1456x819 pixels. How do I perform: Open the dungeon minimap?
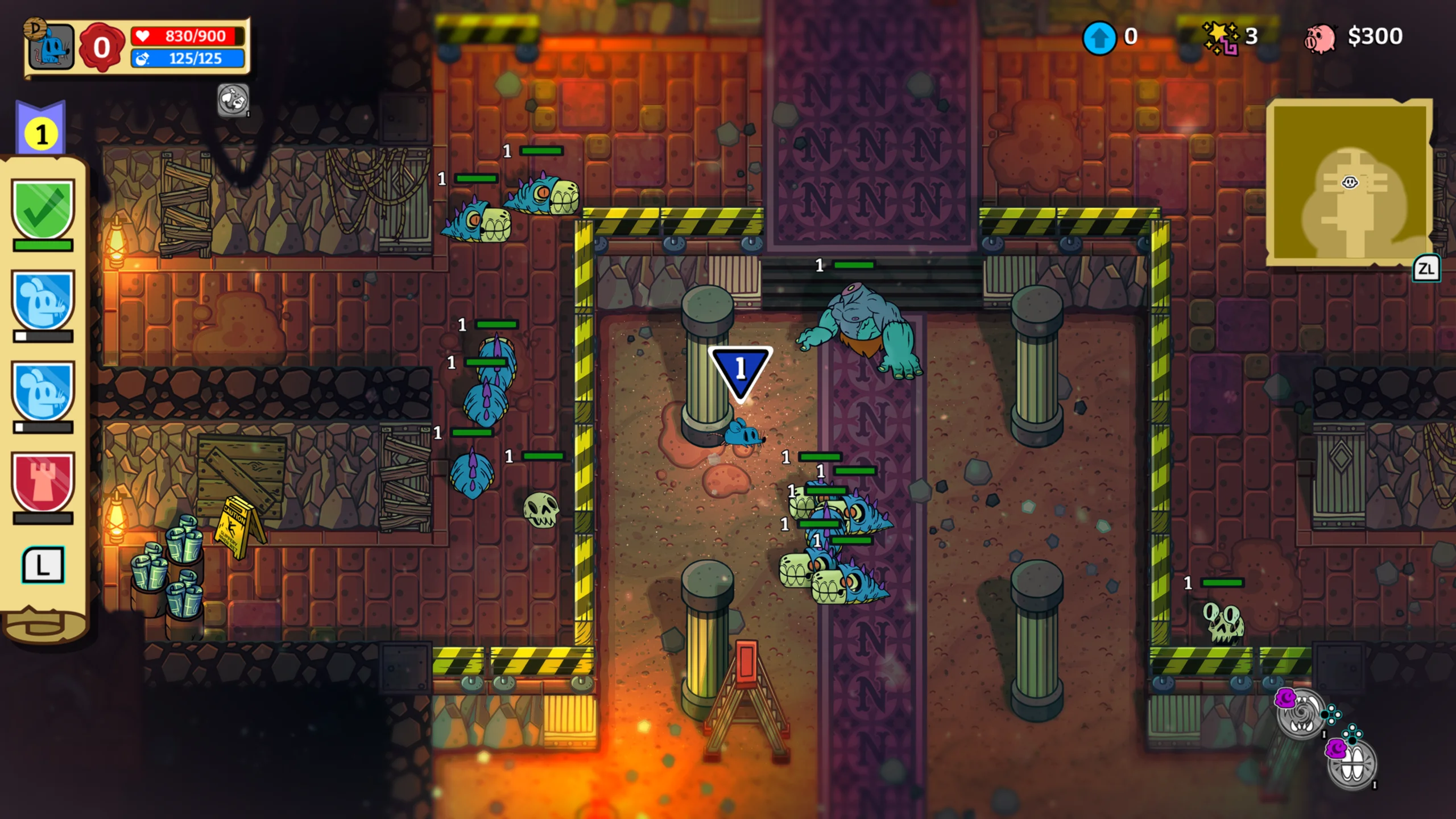(1349, 182)
